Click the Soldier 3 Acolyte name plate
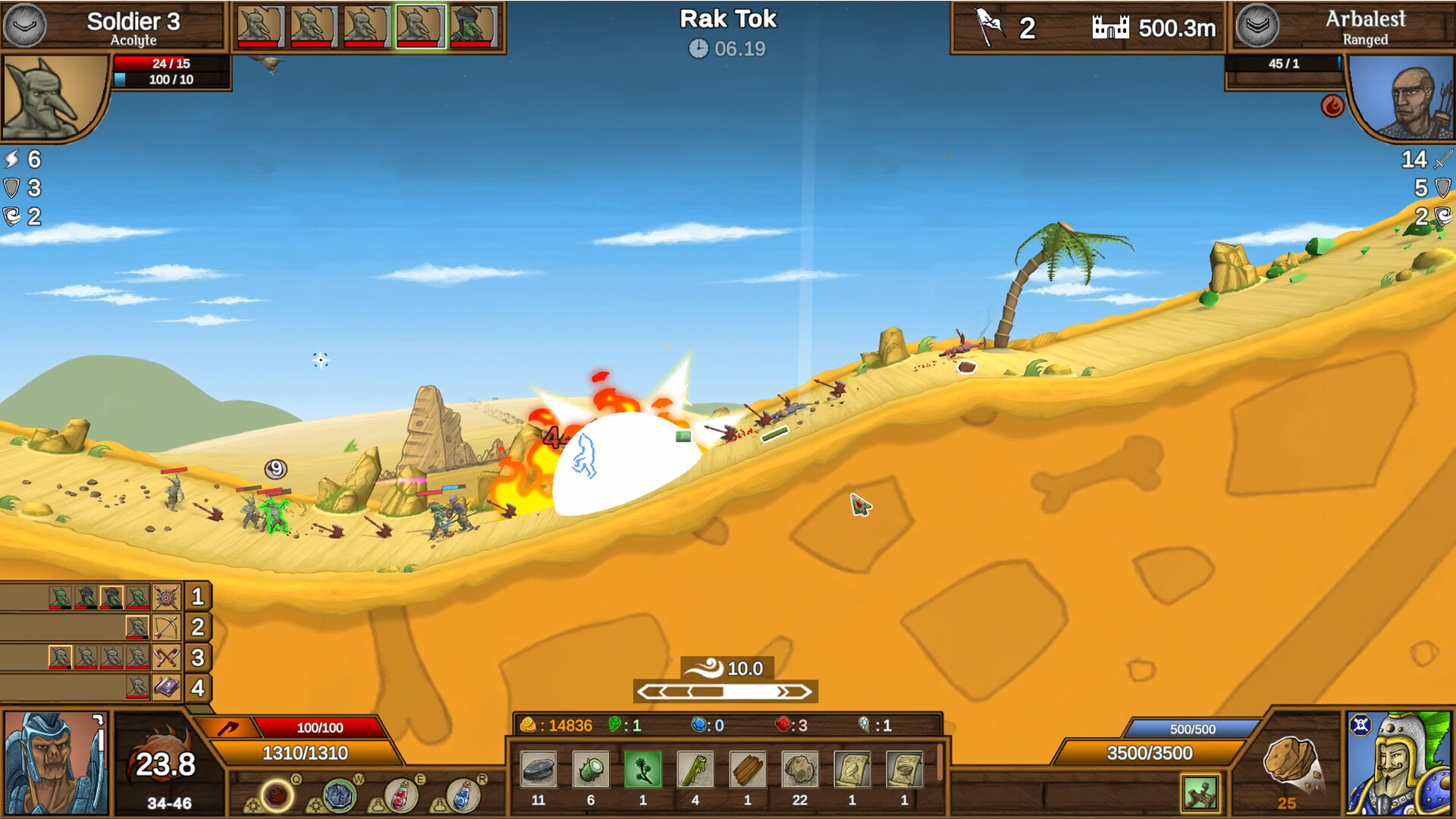This screenshot has width=1456, height=819. click(x=133, y=27)
